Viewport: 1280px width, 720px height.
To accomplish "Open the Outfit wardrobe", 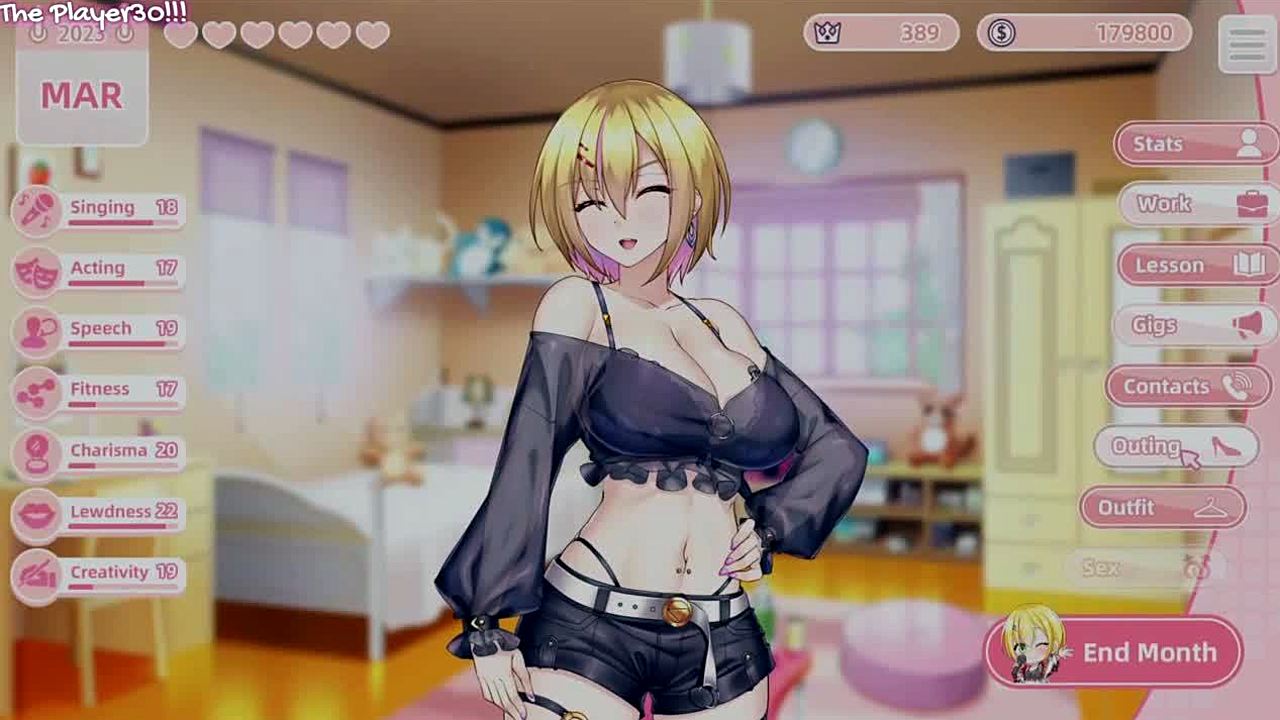I will click(x=1162, y=508).
